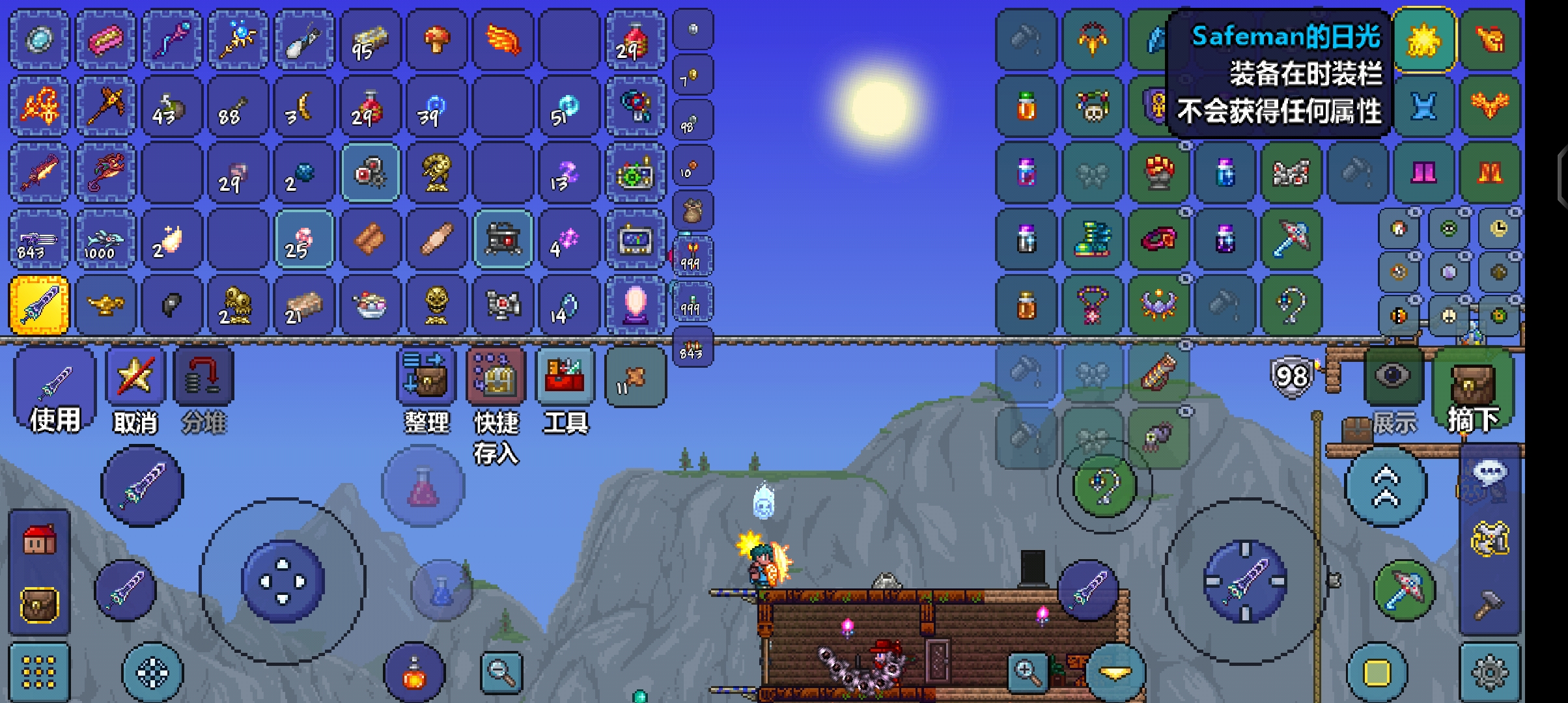The height and width of the screenshot is (703, 1568).
Task: Tap the 使用 (Use) button
Action: [55, 389]
